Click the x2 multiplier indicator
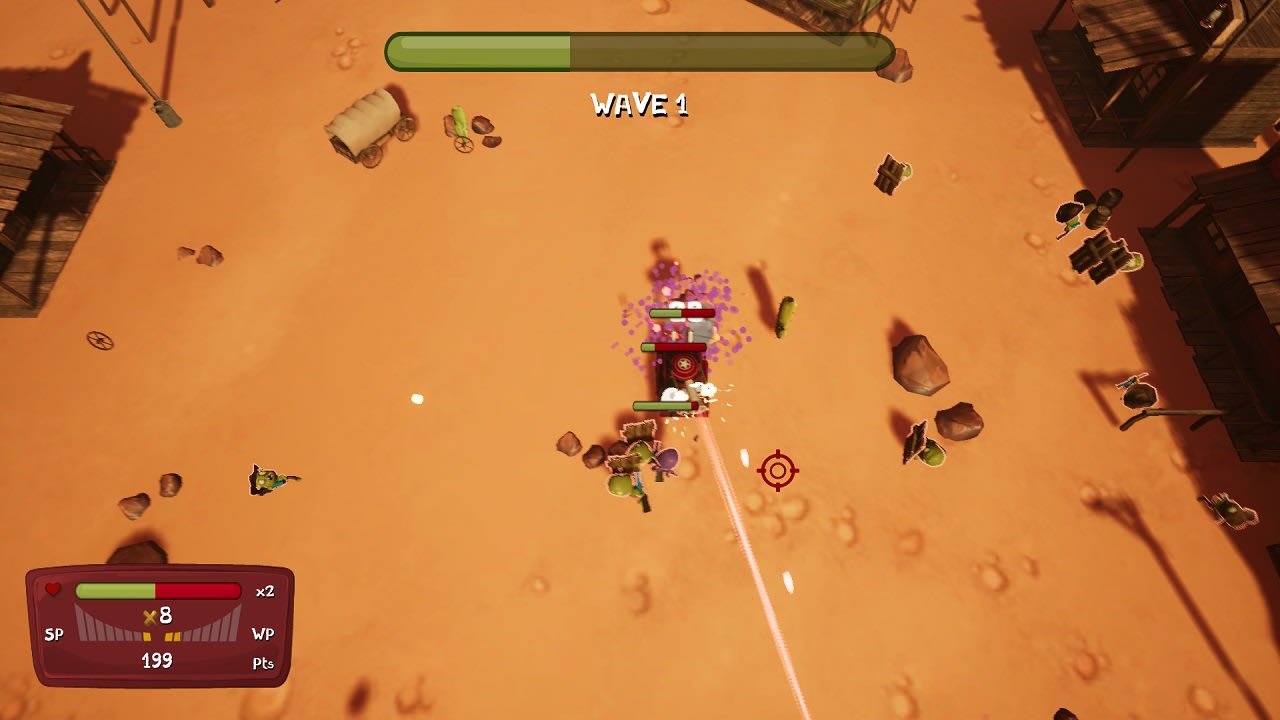Image resolution: width=1280 pixels, height=720 pixels. pyautogui.click(x=266, y=590)
